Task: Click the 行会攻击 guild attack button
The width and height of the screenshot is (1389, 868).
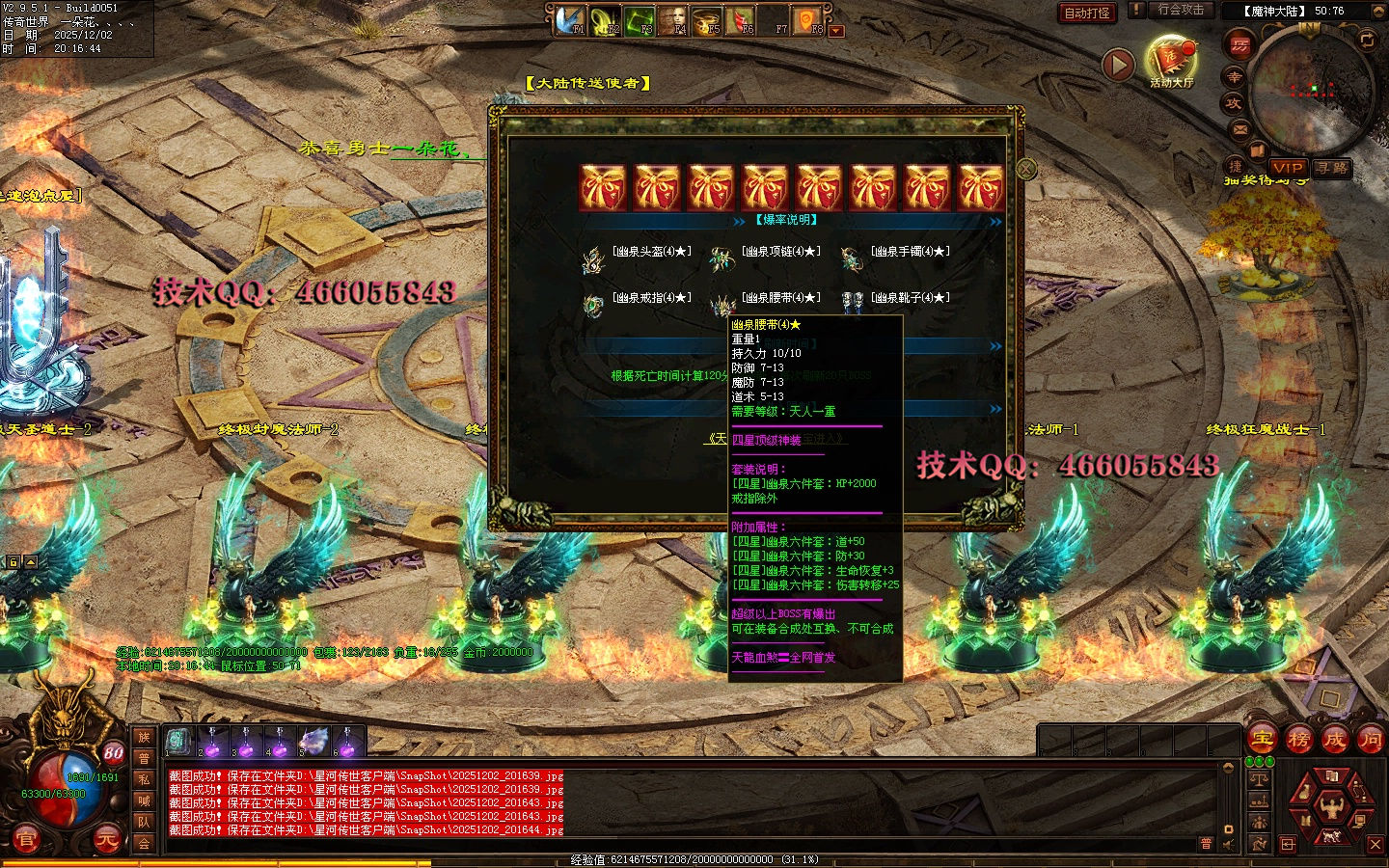Action: 1181,11
